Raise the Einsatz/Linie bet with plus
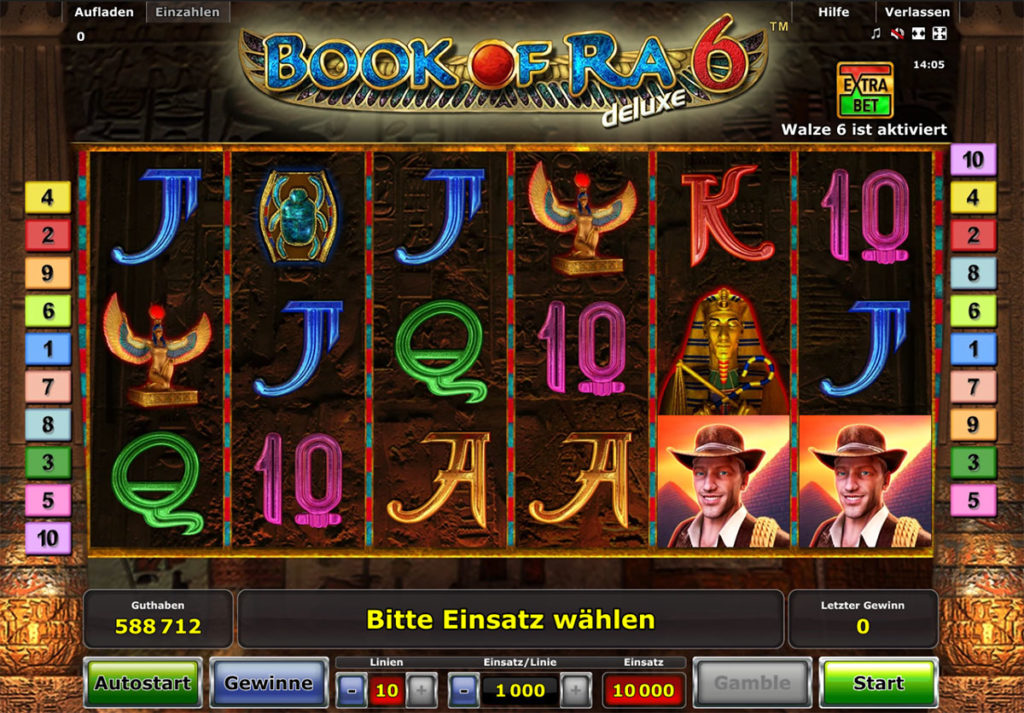 pos(575,689)
